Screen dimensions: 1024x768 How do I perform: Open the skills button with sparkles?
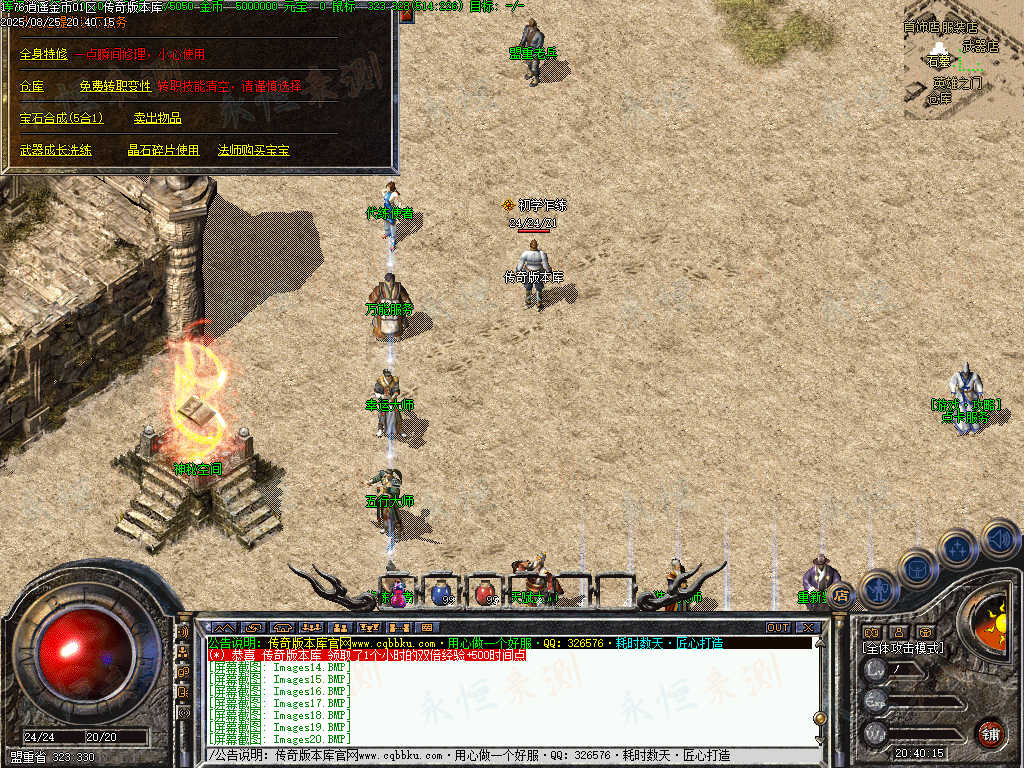point(958,548)
